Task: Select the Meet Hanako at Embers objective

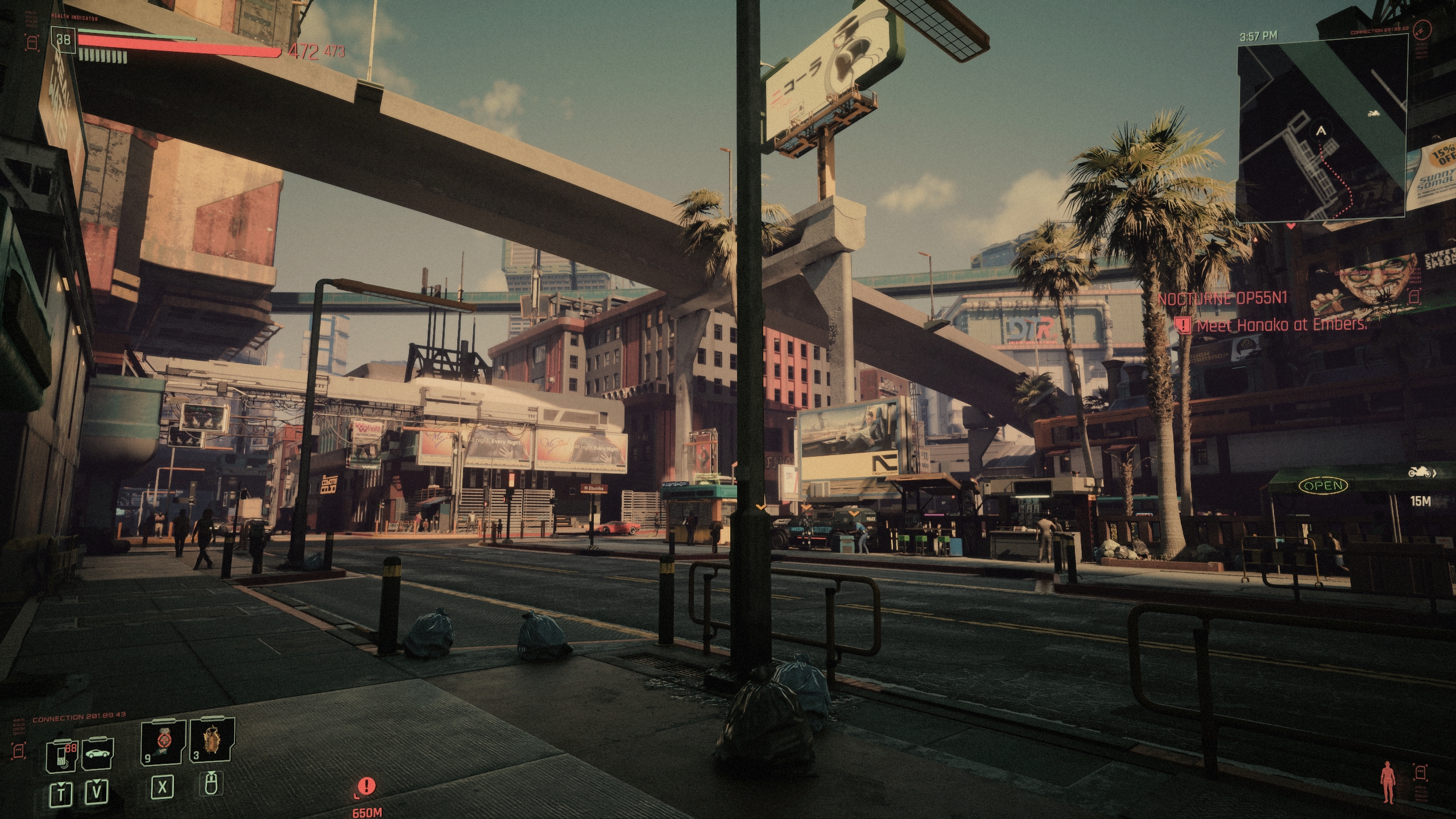Action: click(x=1281, y=325)
